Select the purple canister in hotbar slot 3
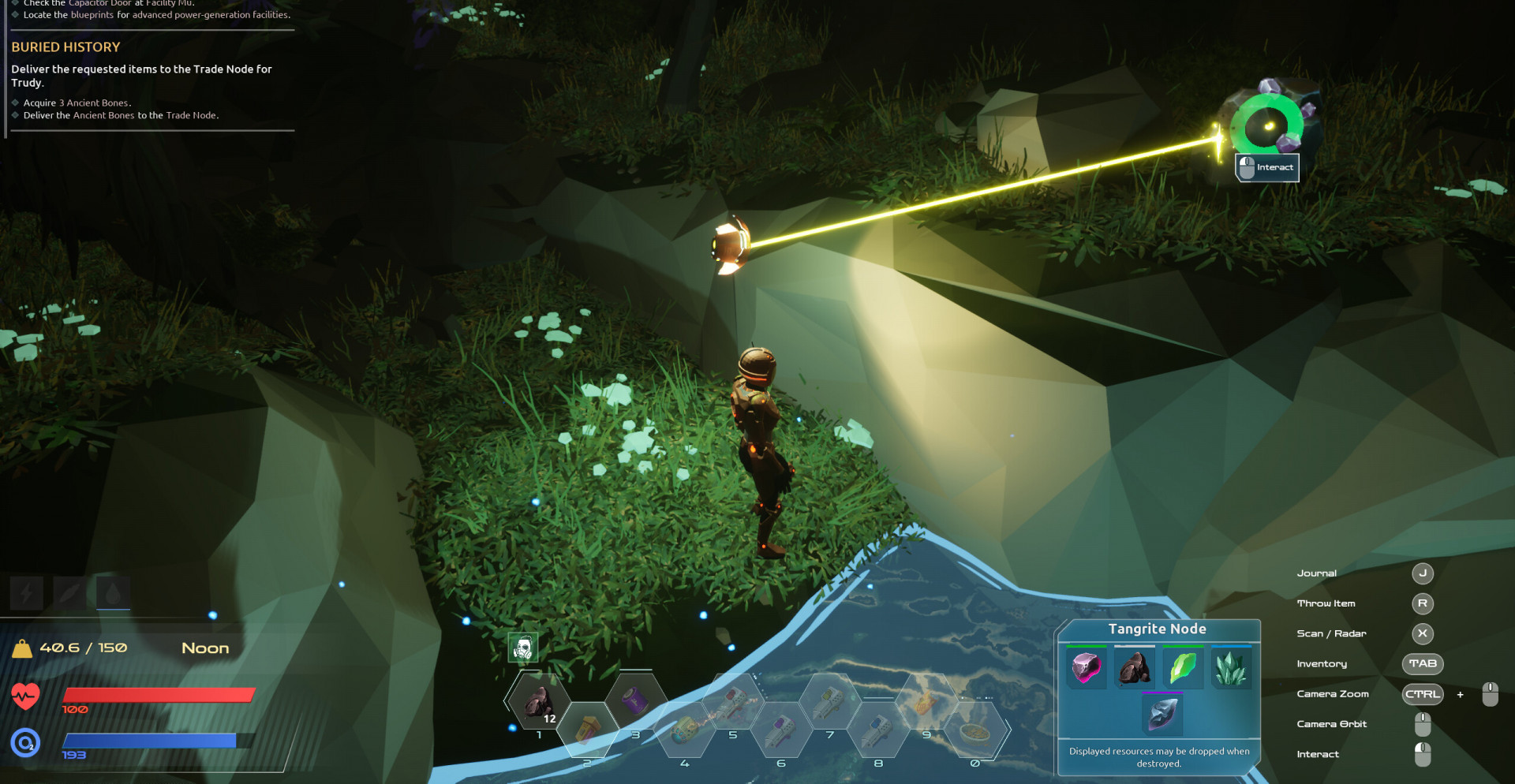 (x=635, y=700)
